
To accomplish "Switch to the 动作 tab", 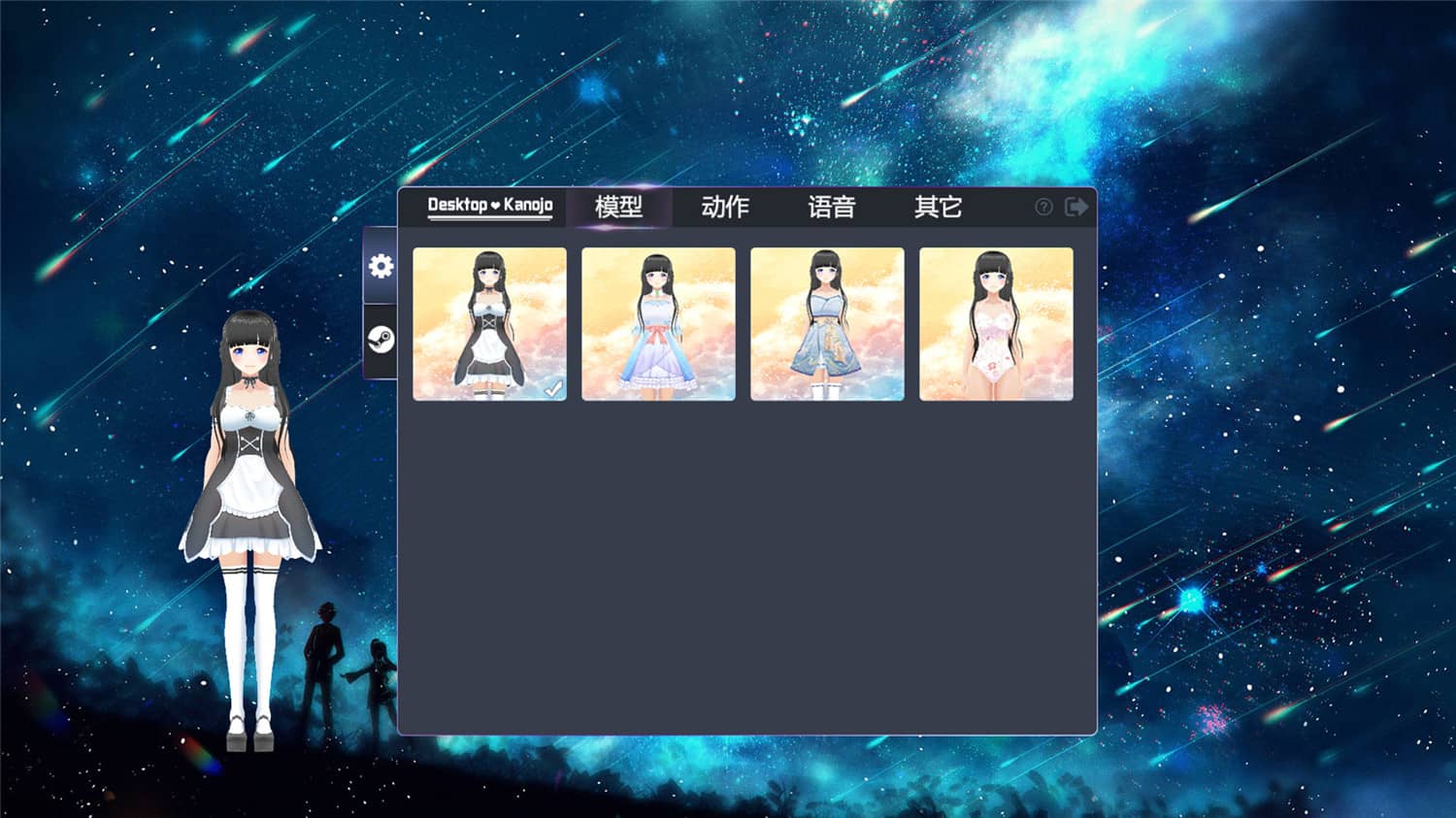I will pyautogui.click(x=724, y=207).
